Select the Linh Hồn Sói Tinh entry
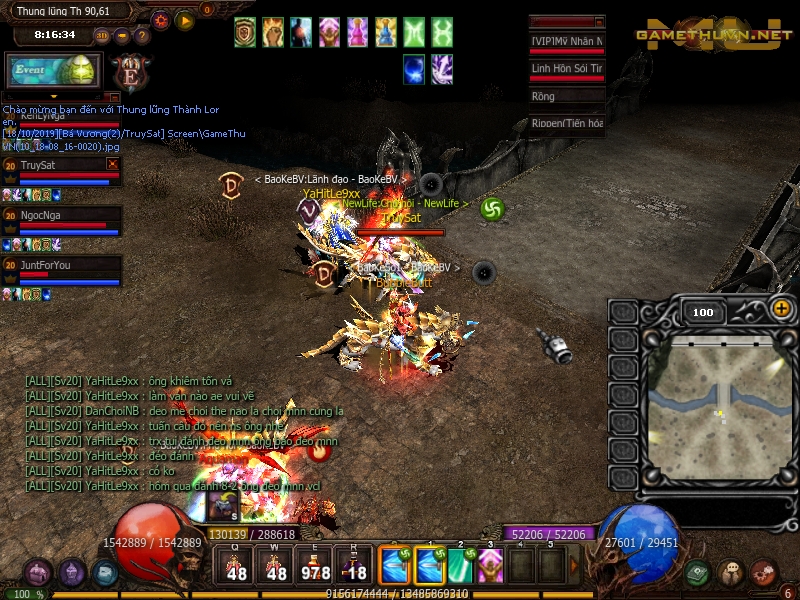The image size is (800, 600). pyautogui.click(x=567, y=69)
